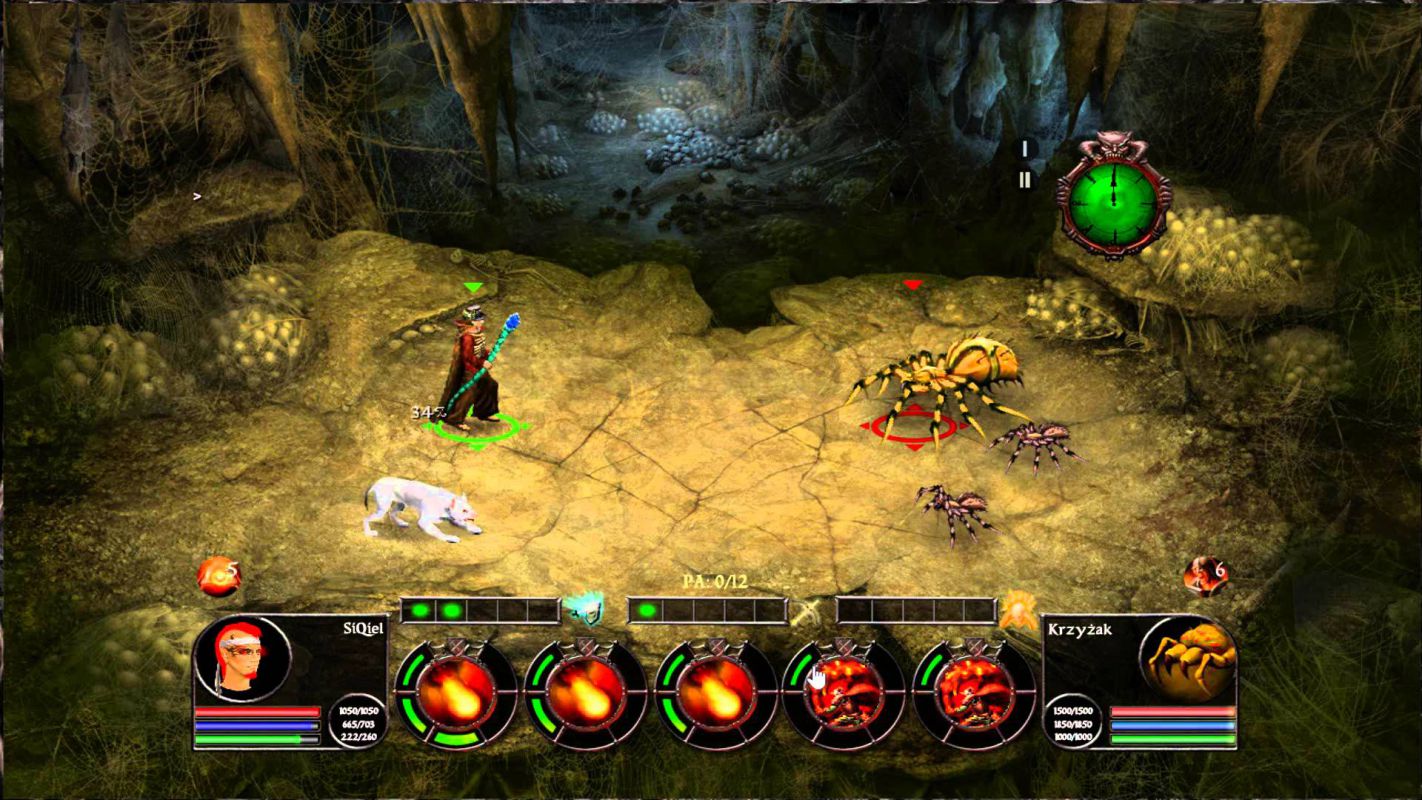The image size is (1422, 800).
Task: Choose the glowing blue shield defense icon
Action: tap(583, 608)
